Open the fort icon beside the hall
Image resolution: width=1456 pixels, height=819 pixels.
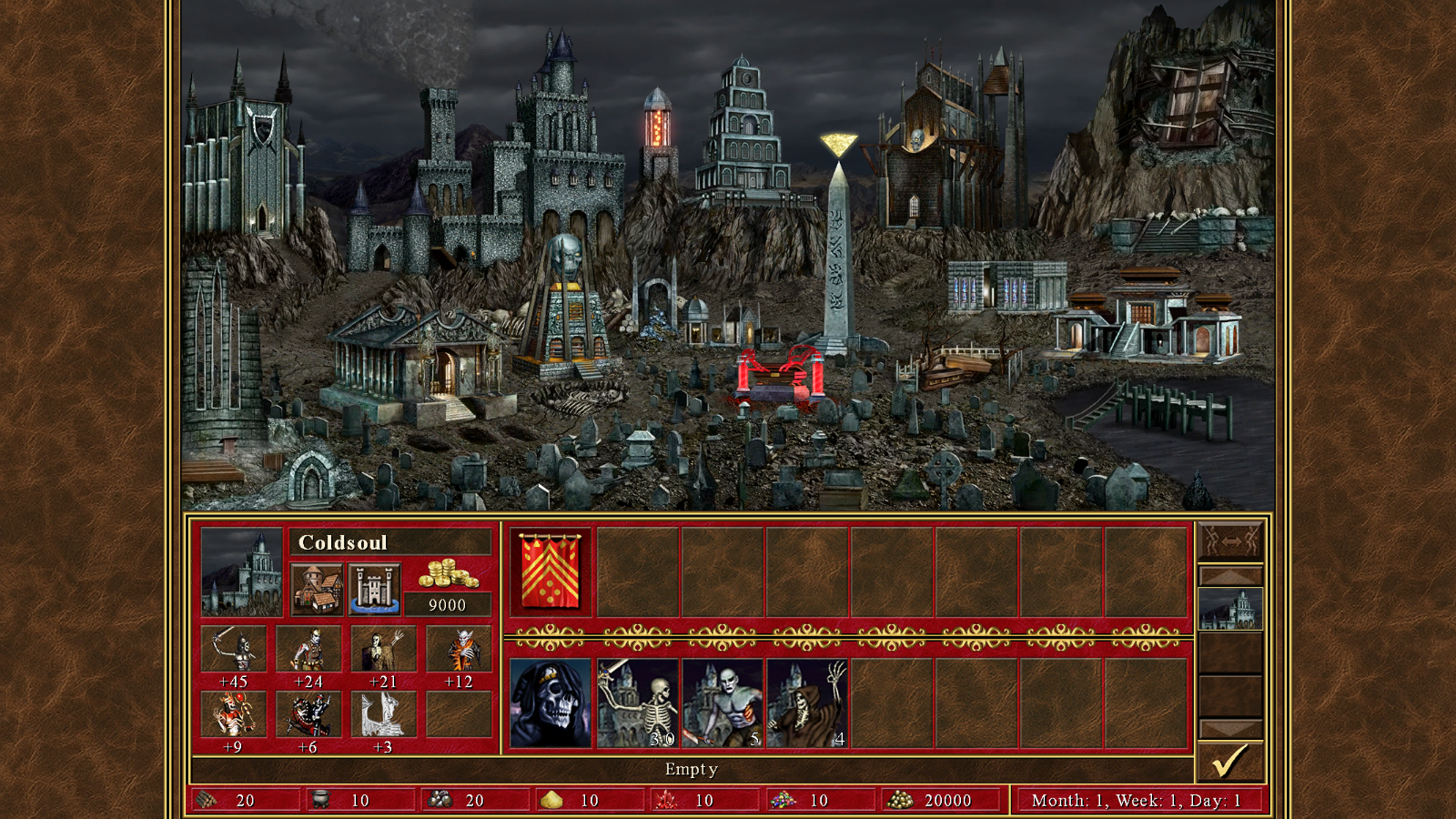click(x=374, y=589)
